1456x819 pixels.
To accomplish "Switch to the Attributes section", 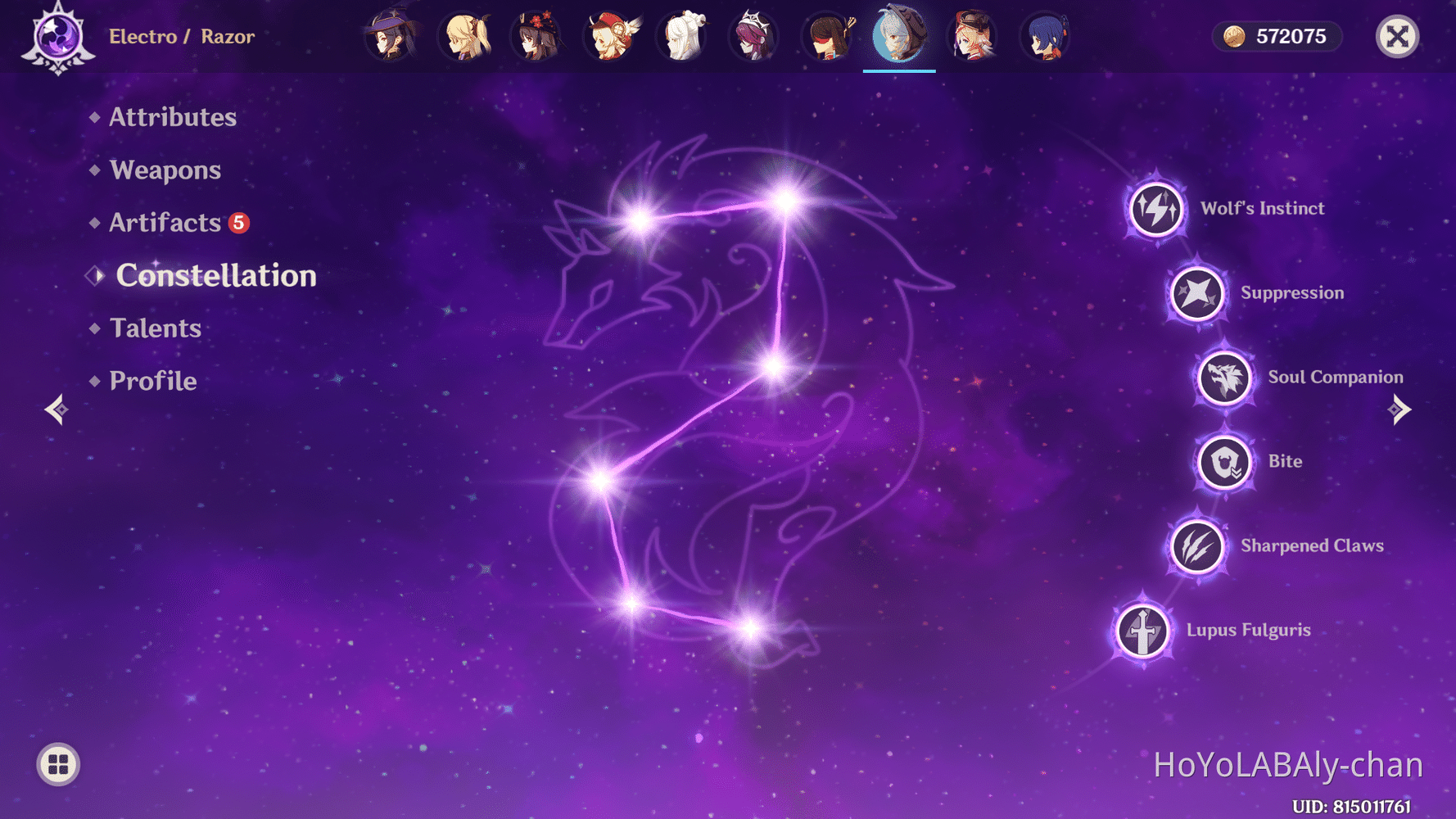I will click(173, 117).
